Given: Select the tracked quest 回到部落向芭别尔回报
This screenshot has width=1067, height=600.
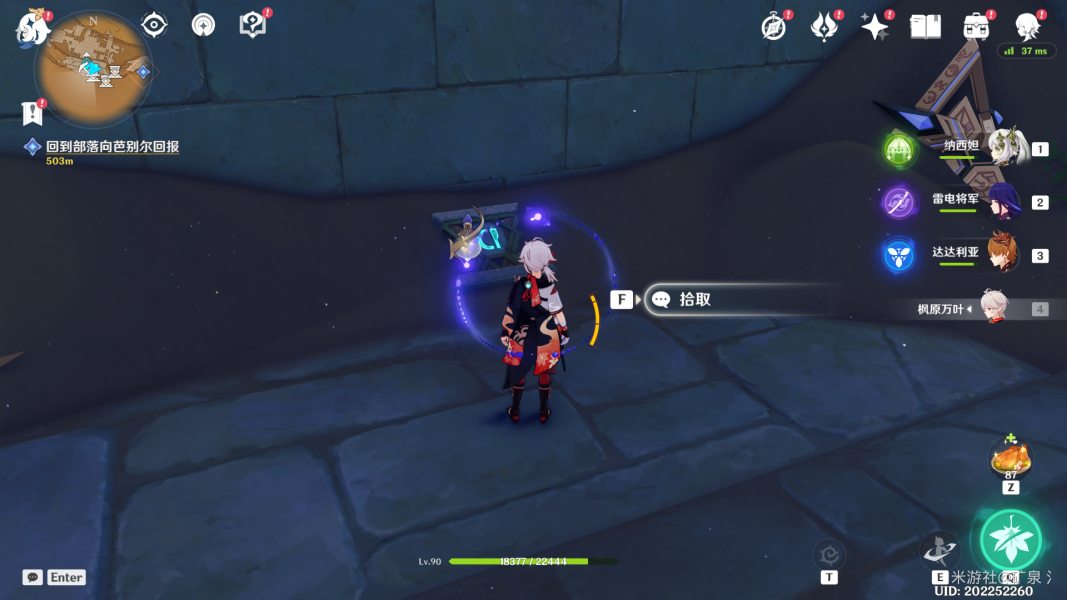Looking at the screenshot, I should [x=112, y=147].
